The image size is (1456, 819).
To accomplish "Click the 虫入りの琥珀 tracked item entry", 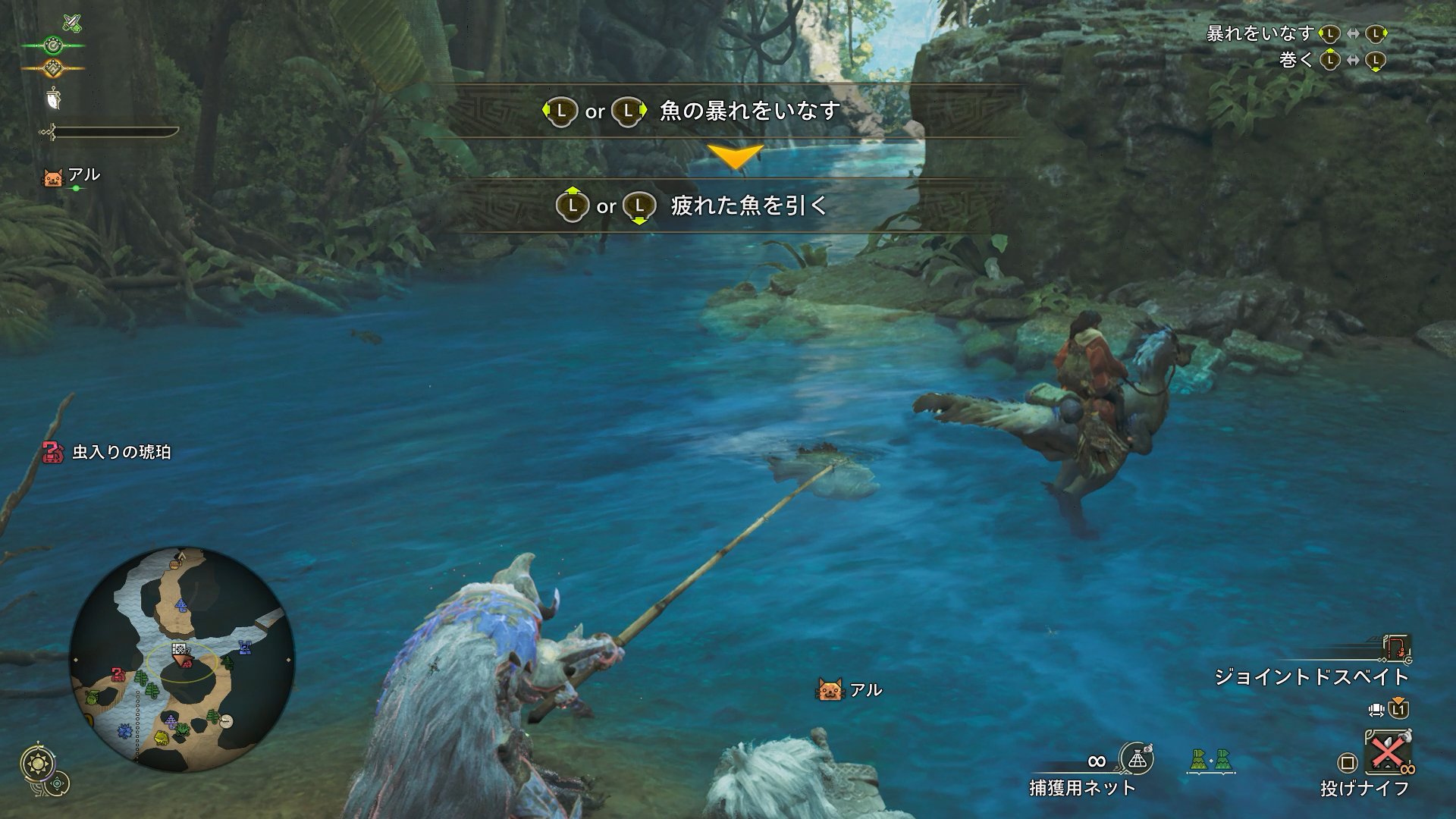I will pyautogui.click(x=108, y=453).
